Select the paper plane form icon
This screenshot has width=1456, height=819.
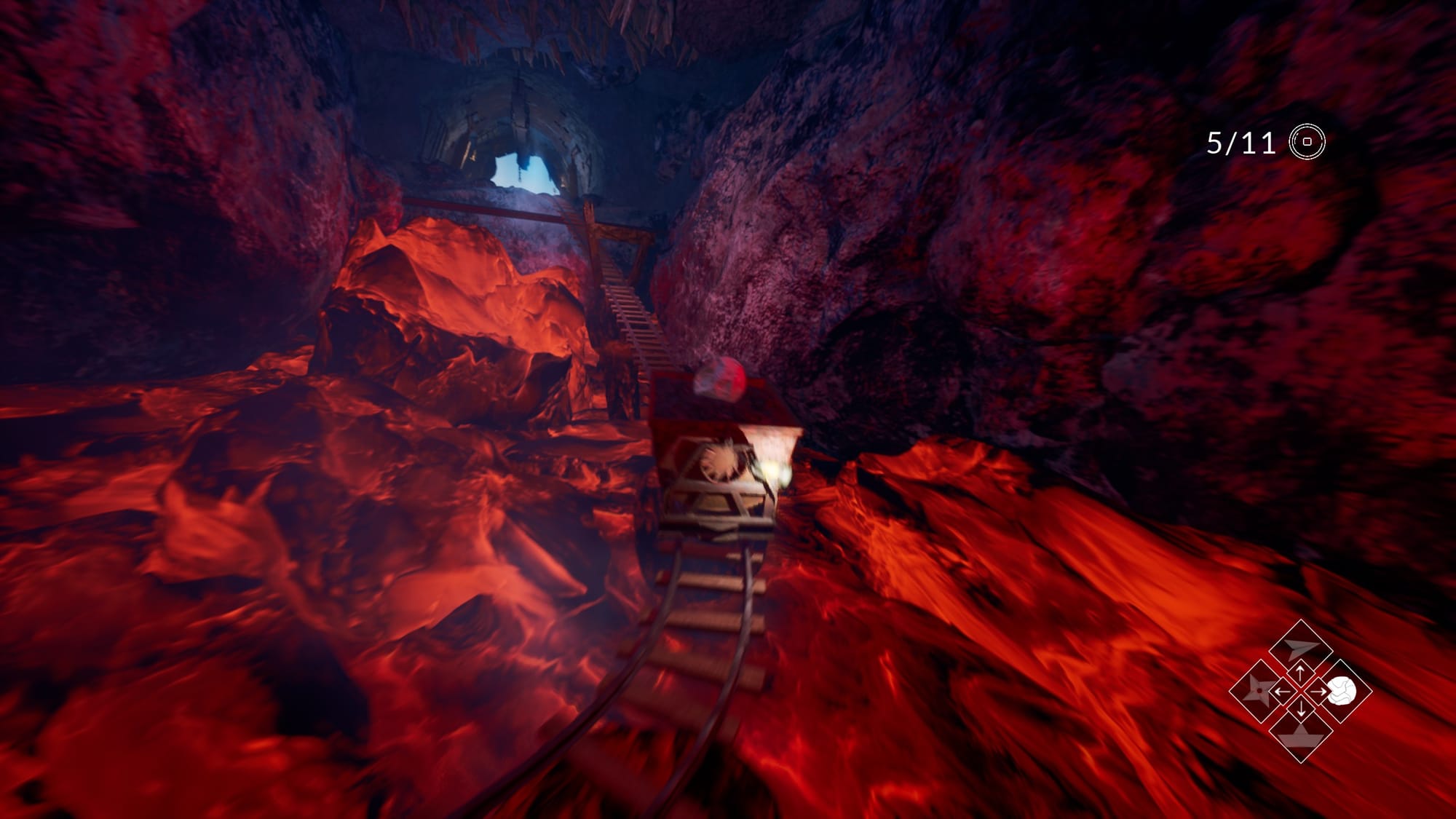[x=1300, y=646]
